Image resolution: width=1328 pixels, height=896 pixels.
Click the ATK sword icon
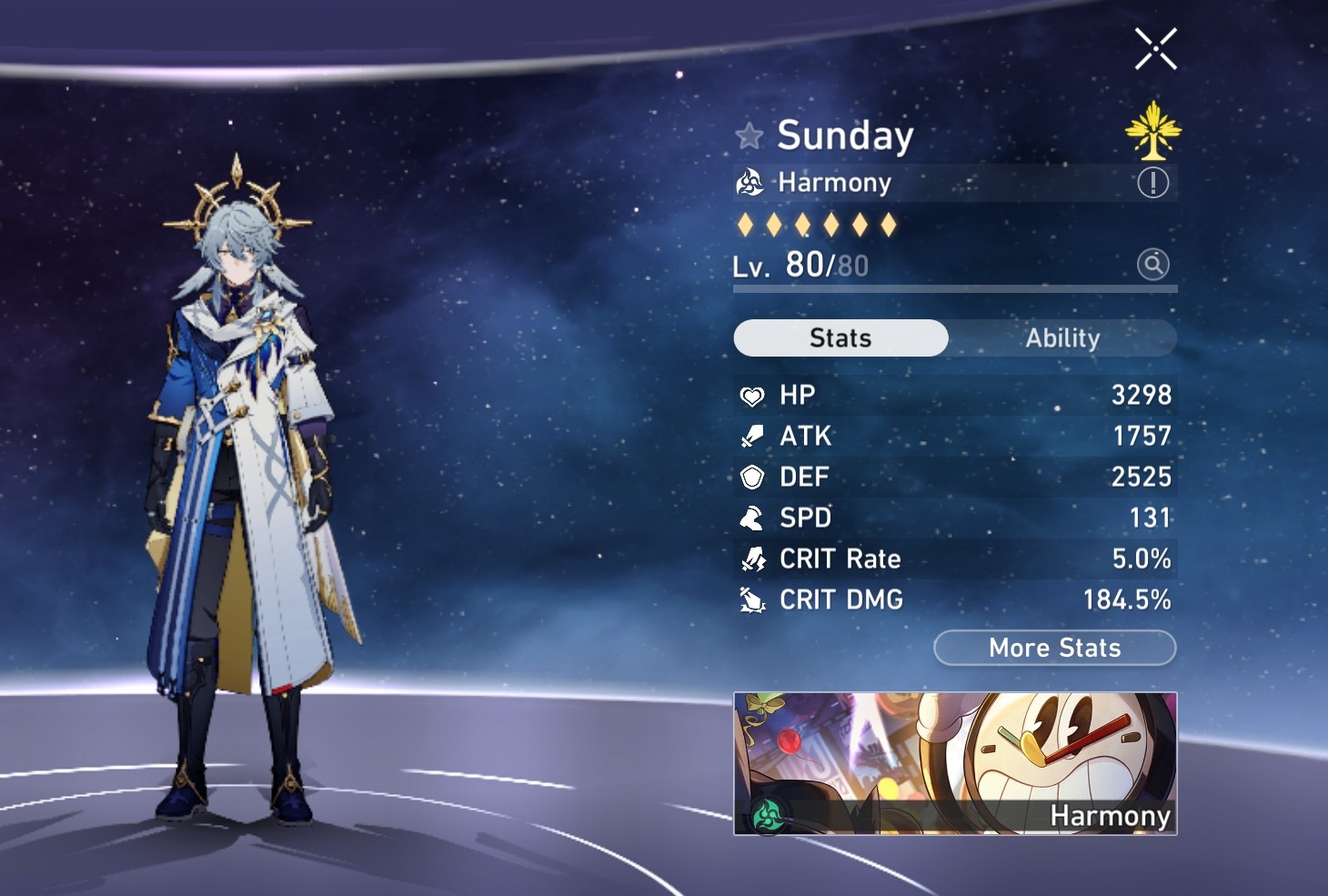click(751, 436)
